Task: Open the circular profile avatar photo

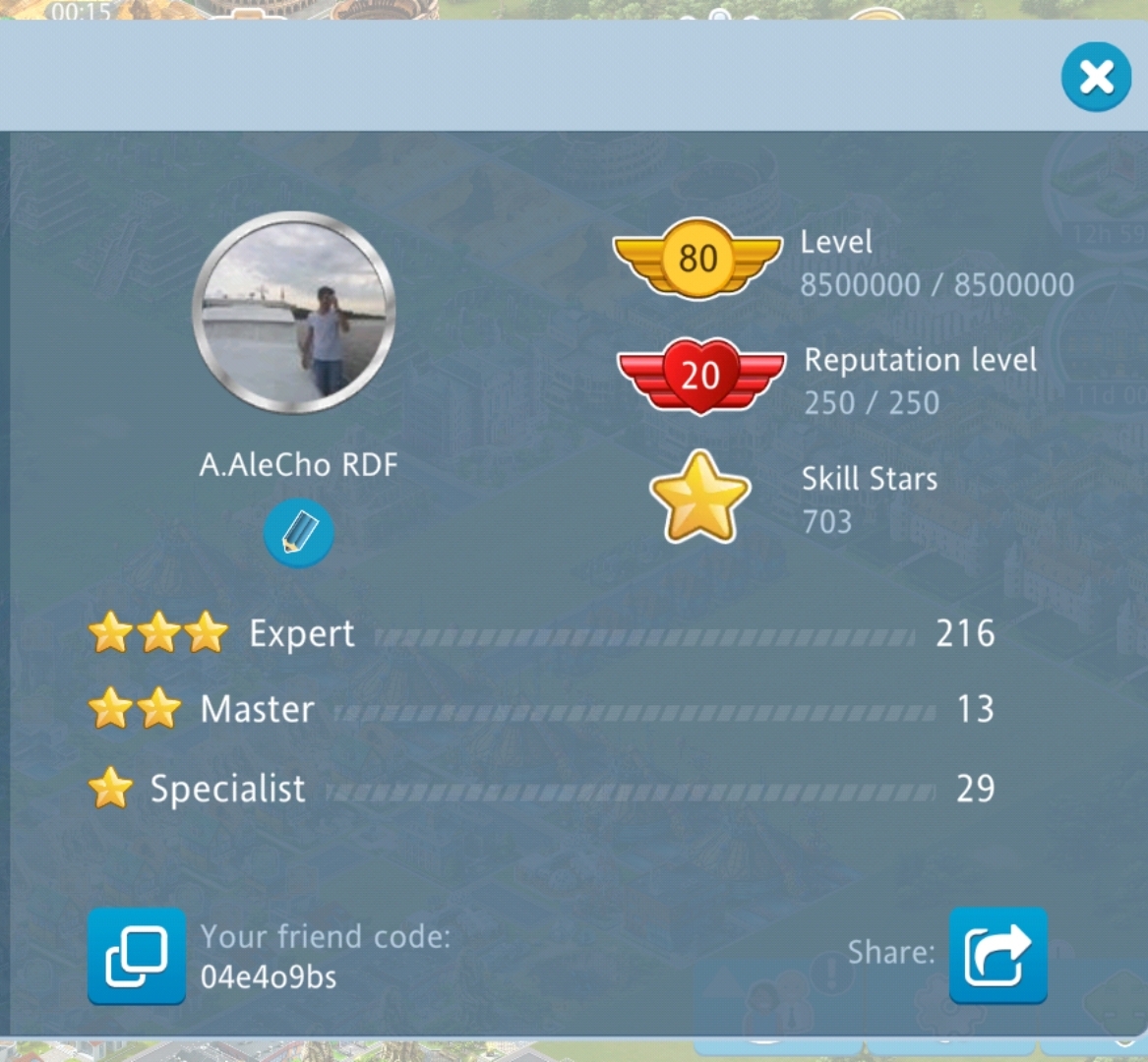Action: pos(294,312)
